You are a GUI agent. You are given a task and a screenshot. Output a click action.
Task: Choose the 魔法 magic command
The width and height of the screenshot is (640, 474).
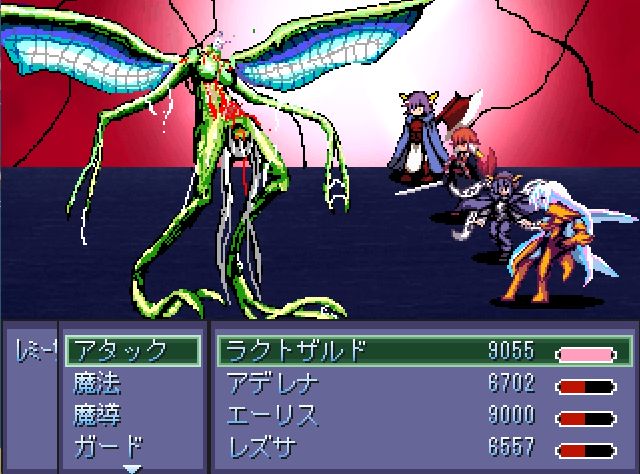click(x=98, y=382)
